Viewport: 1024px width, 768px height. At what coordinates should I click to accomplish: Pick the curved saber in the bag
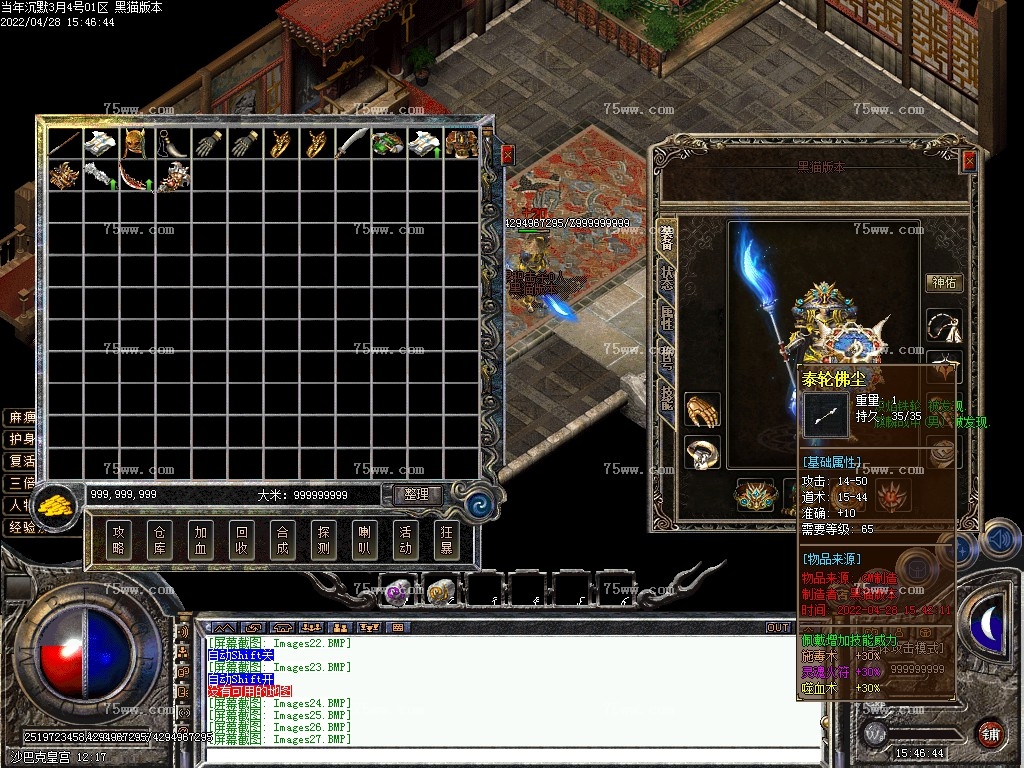point(352,143)
